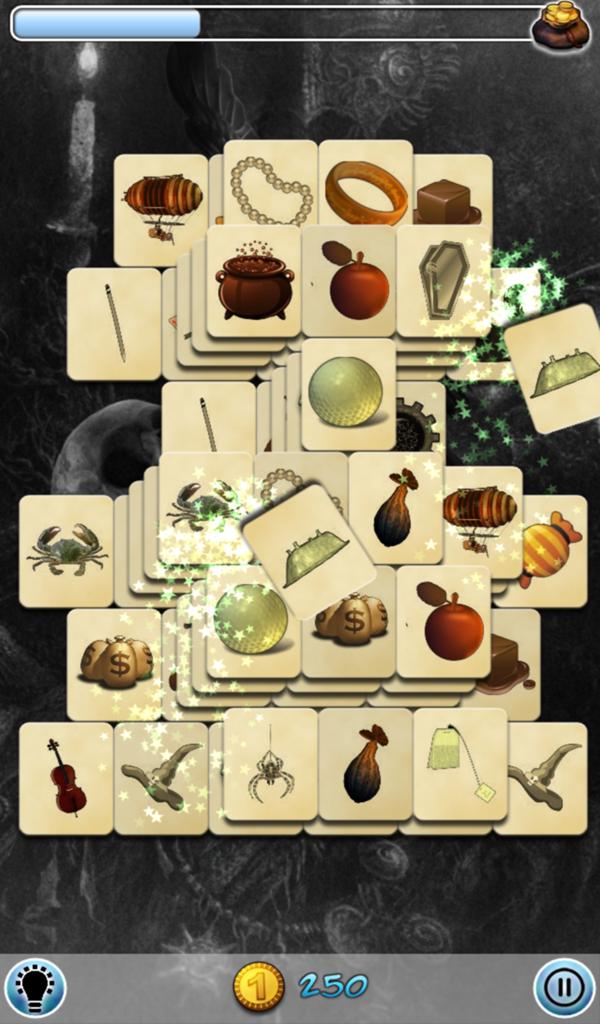Use the lightbulb hint button
The image size is (600, 1024).
[35, 988]
